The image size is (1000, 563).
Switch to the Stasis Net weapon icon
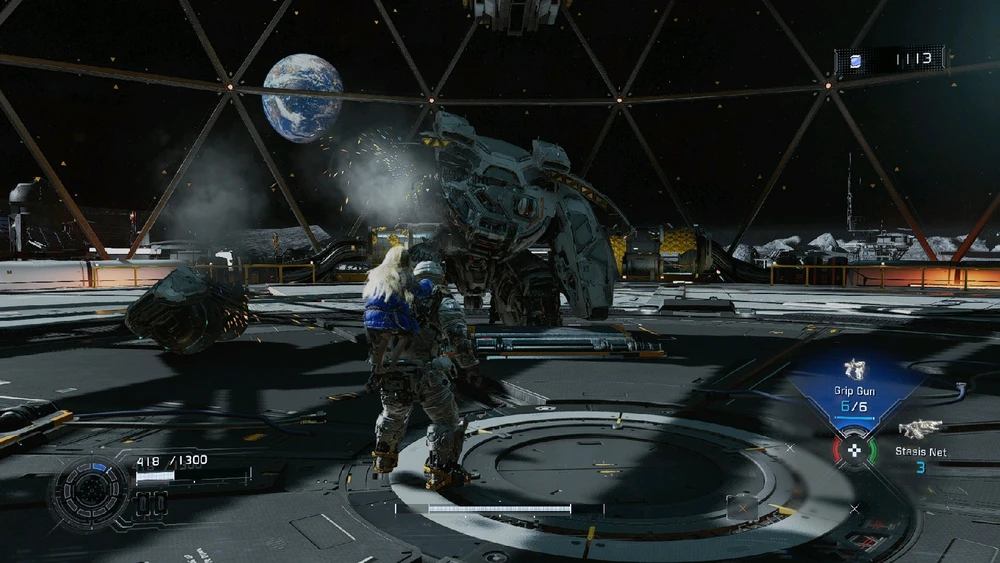(x=919, y=429)
